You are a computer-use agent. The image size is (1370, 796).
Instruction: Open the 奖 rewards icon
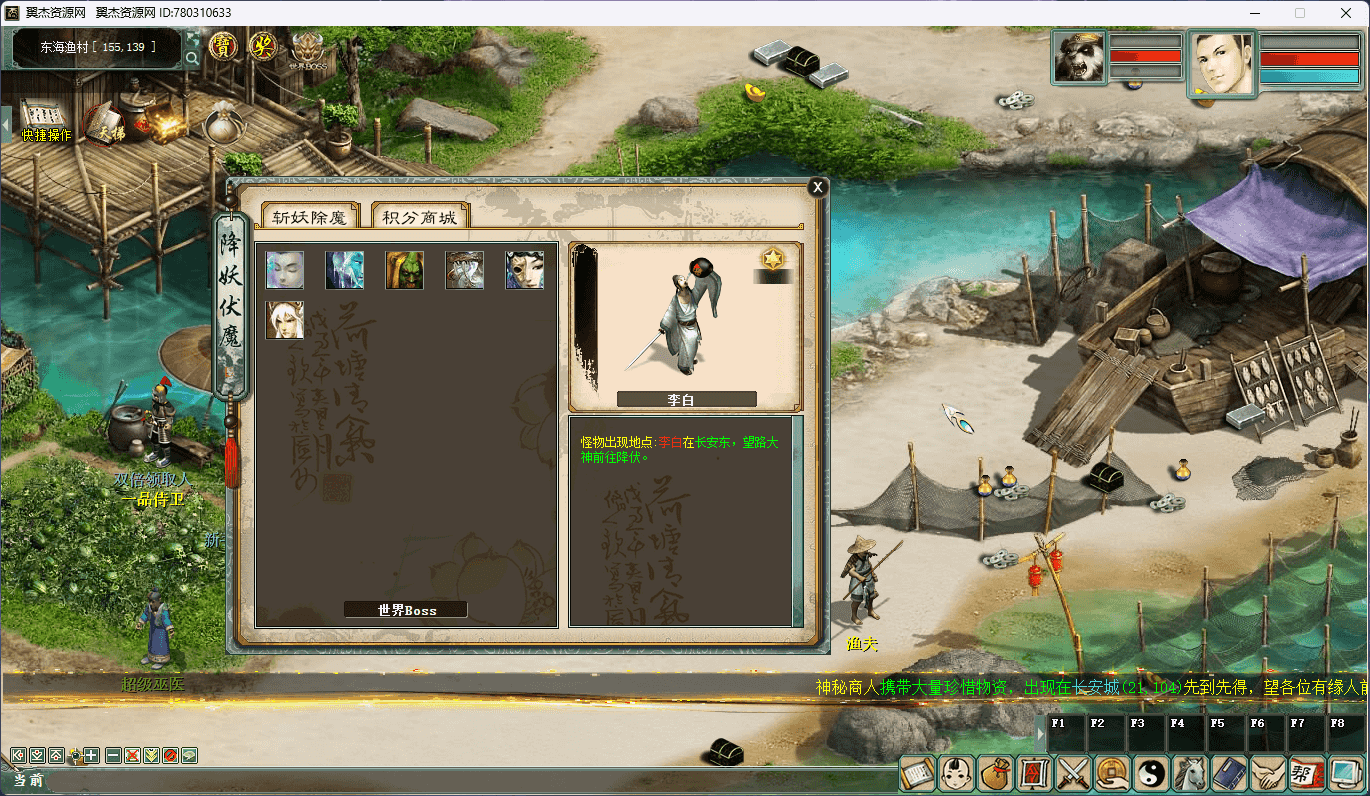click(263, 46)
